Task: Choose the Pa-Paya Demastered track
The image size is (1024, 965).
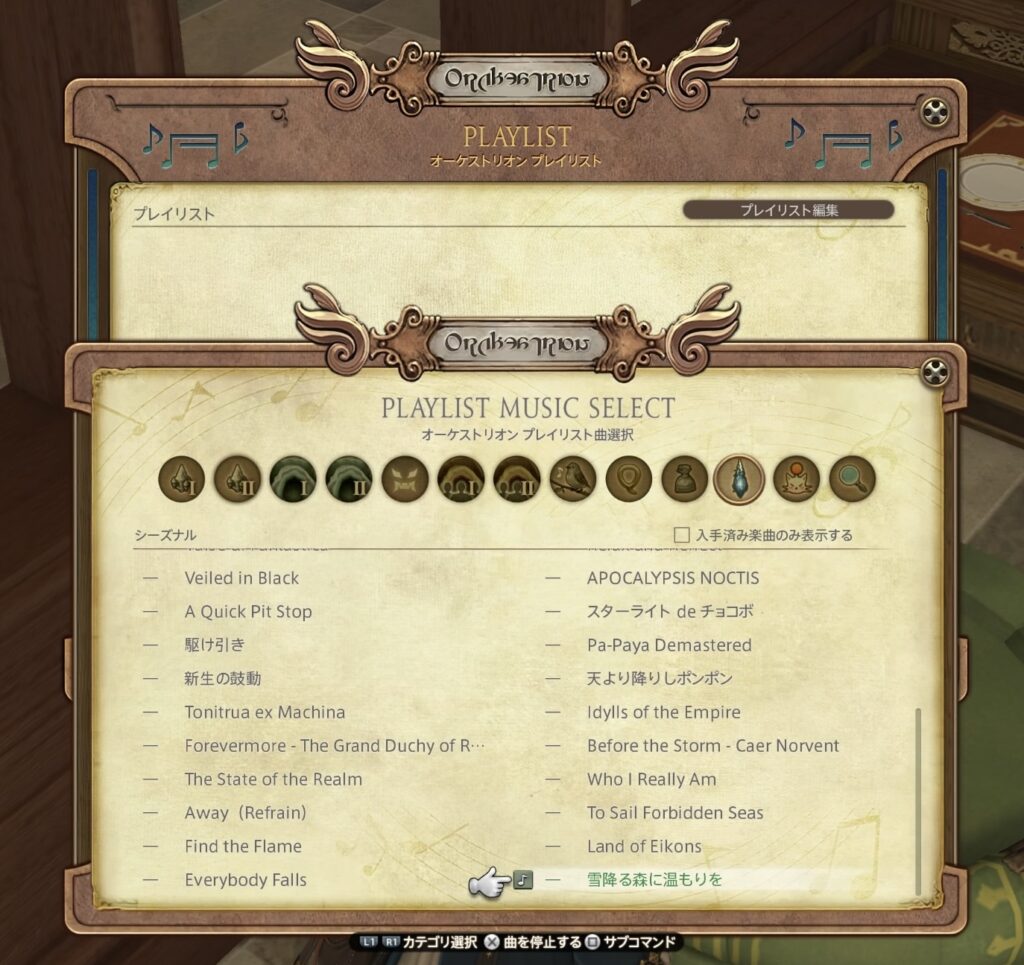Action: coord(669,645)
